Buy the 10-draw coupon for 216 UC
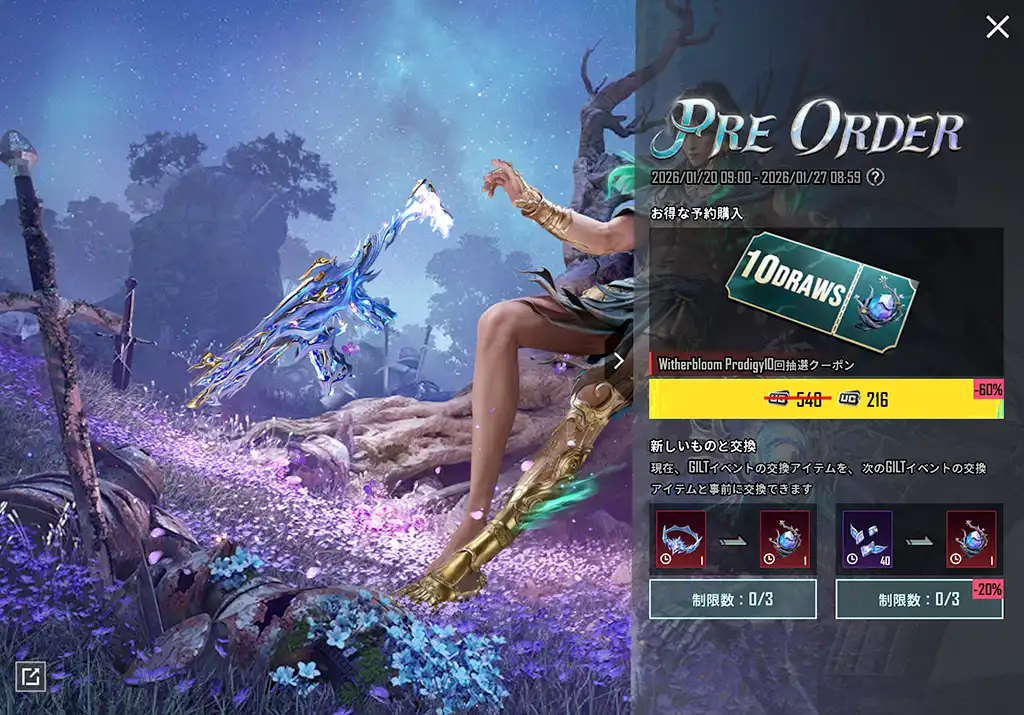This screenshot has height=715, width=1024. coord(825,400)
